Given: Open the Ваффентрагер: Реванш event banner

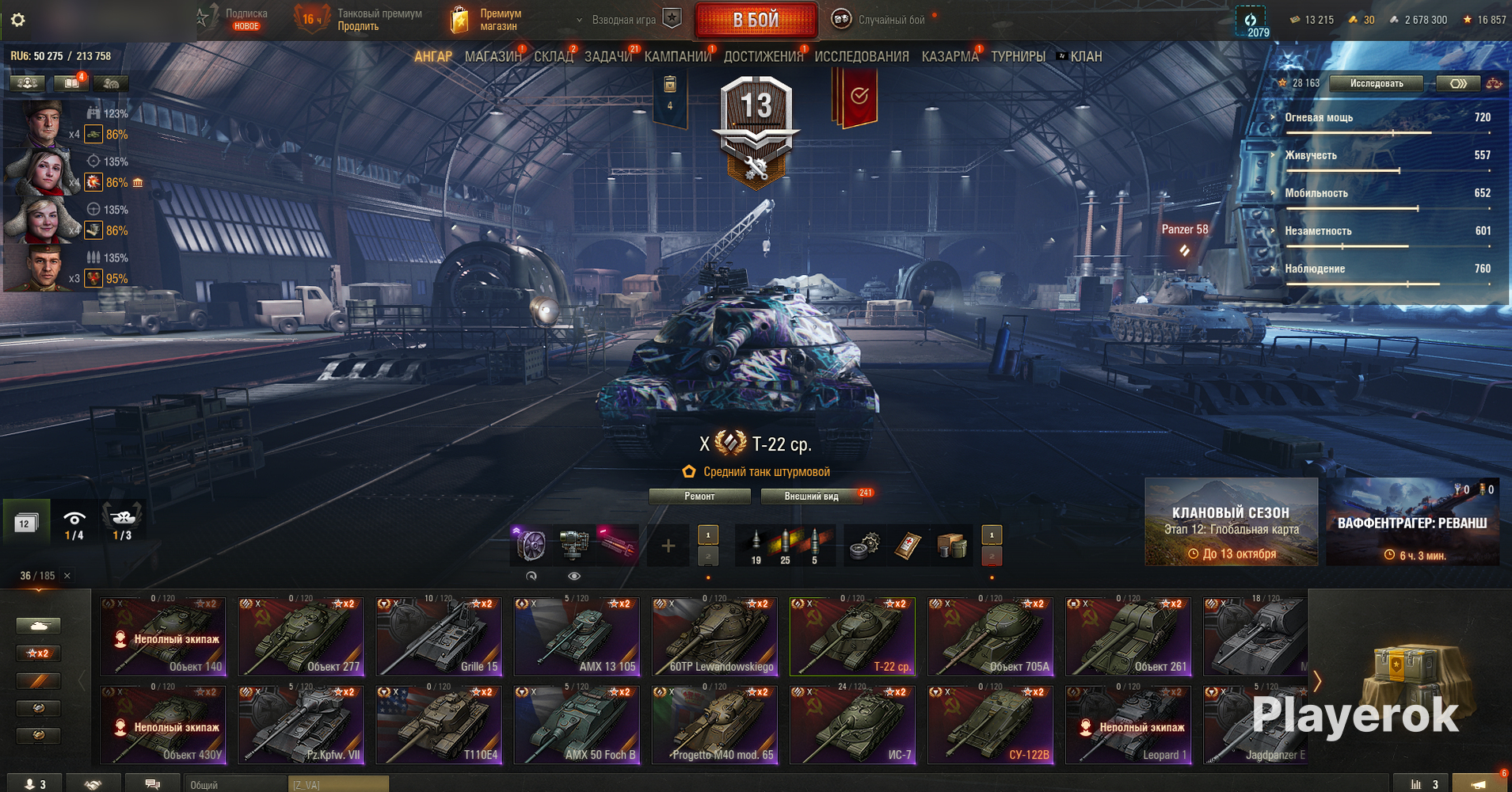Looking at the screenshot, I should [1412, 521].
